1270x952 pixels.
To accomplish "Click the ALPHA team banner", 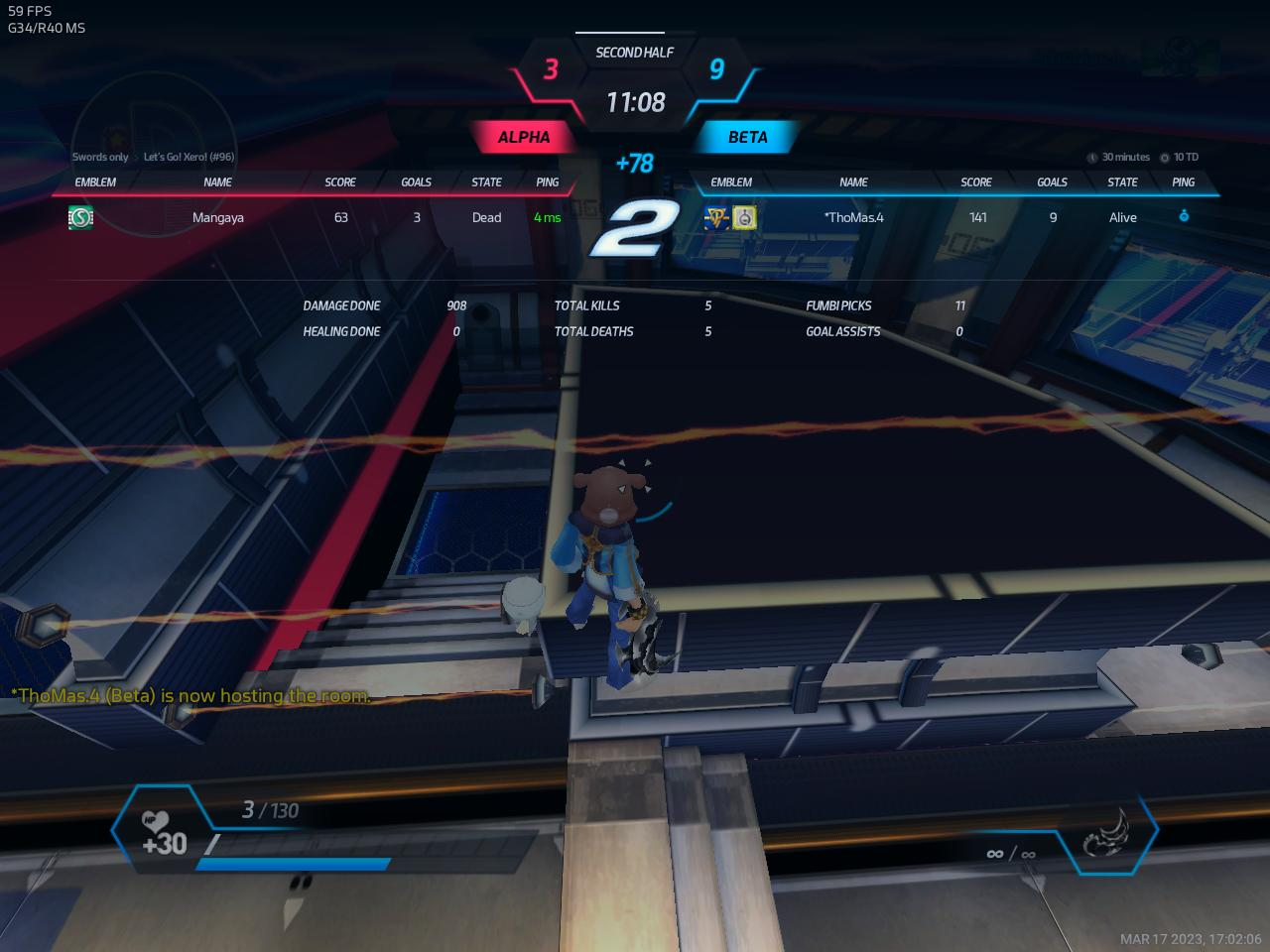I will [x=523, y=138].
